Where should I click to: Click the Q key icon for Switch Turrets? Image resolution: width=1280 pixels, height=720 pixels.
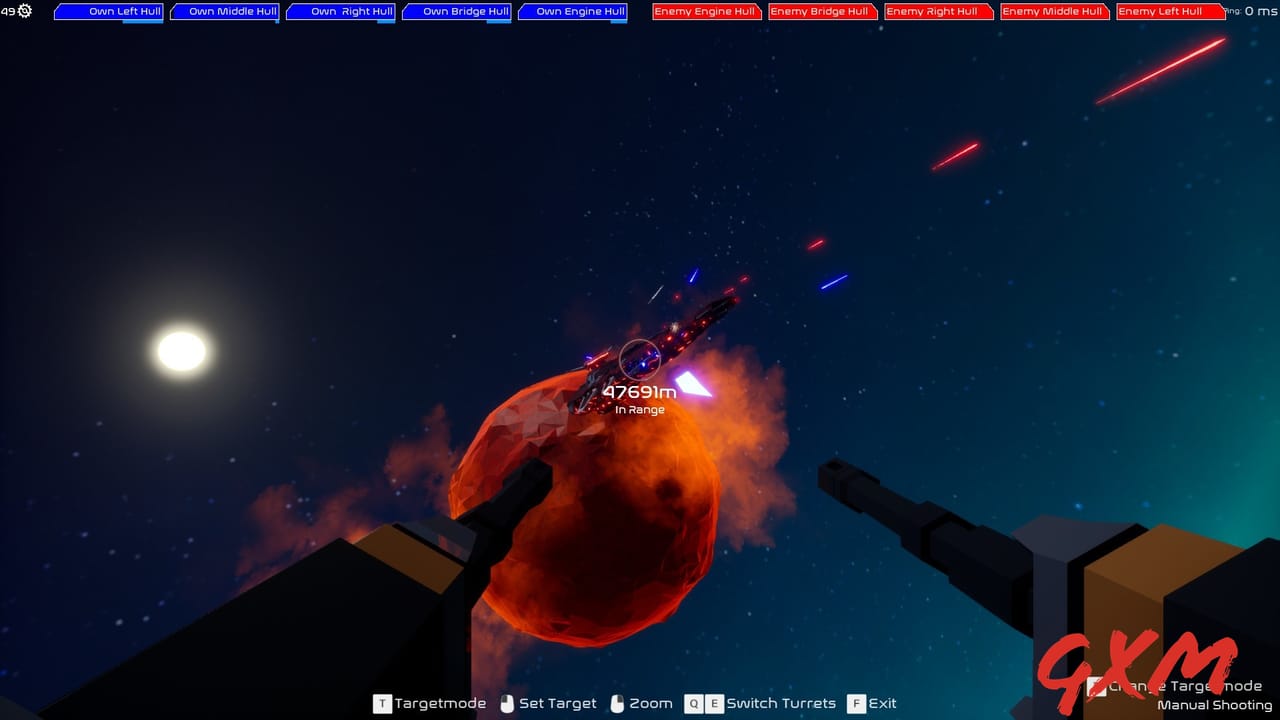pyautogui.click(x=693, y=703)
